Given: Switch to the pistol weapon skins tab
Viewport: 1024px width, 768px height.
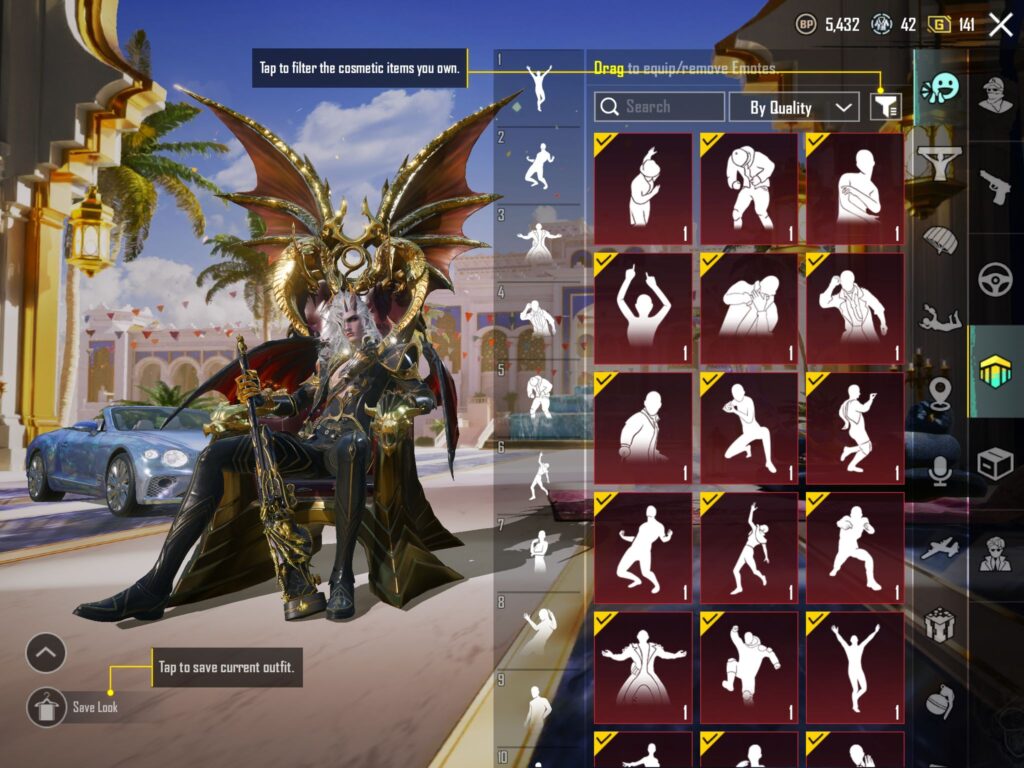Looking at the screenshot, I should 995,185.
